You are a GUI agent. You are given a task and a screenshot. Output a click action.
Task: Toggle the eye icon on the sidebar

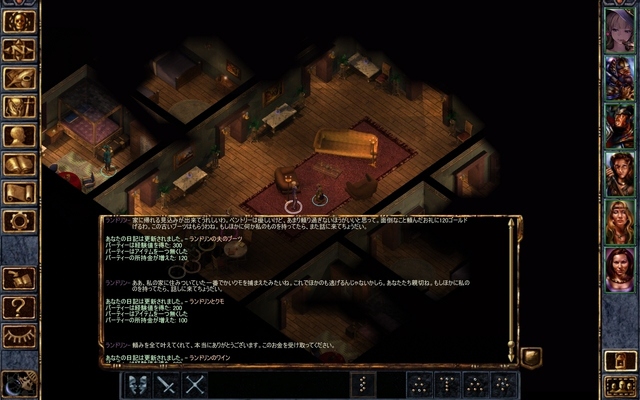click(19, 335)
